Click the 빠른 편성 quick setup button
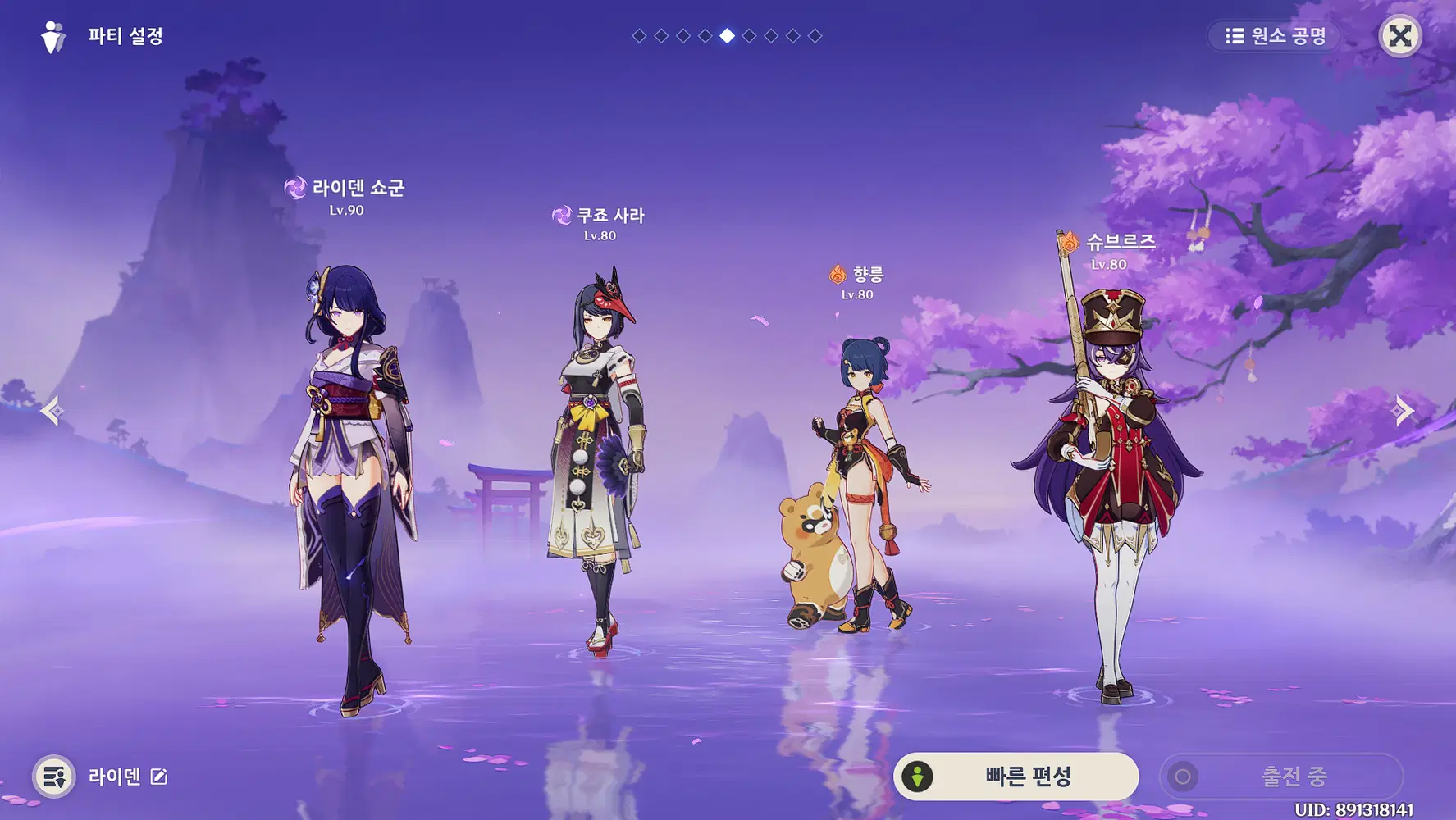Screen dimensions: 1456x820 [x=1016, y=776]
